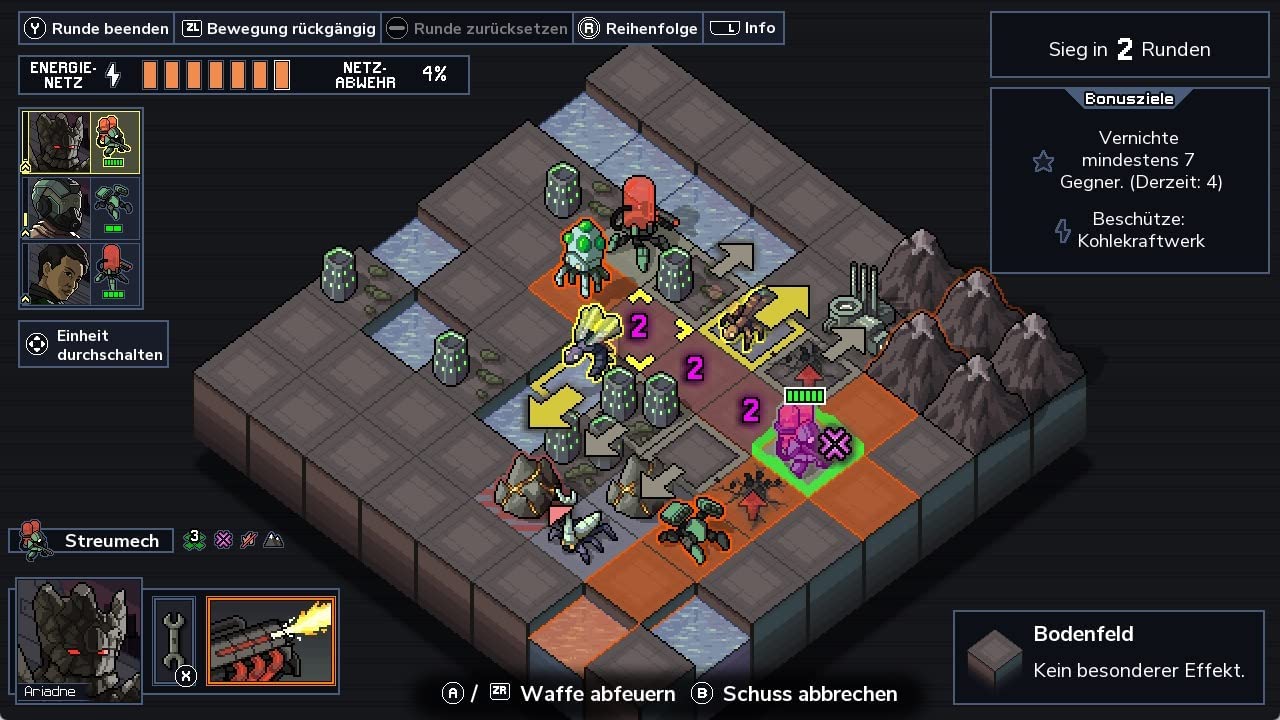
Task: Select the helmeted pilot's unit portrait
Action: 57,208
